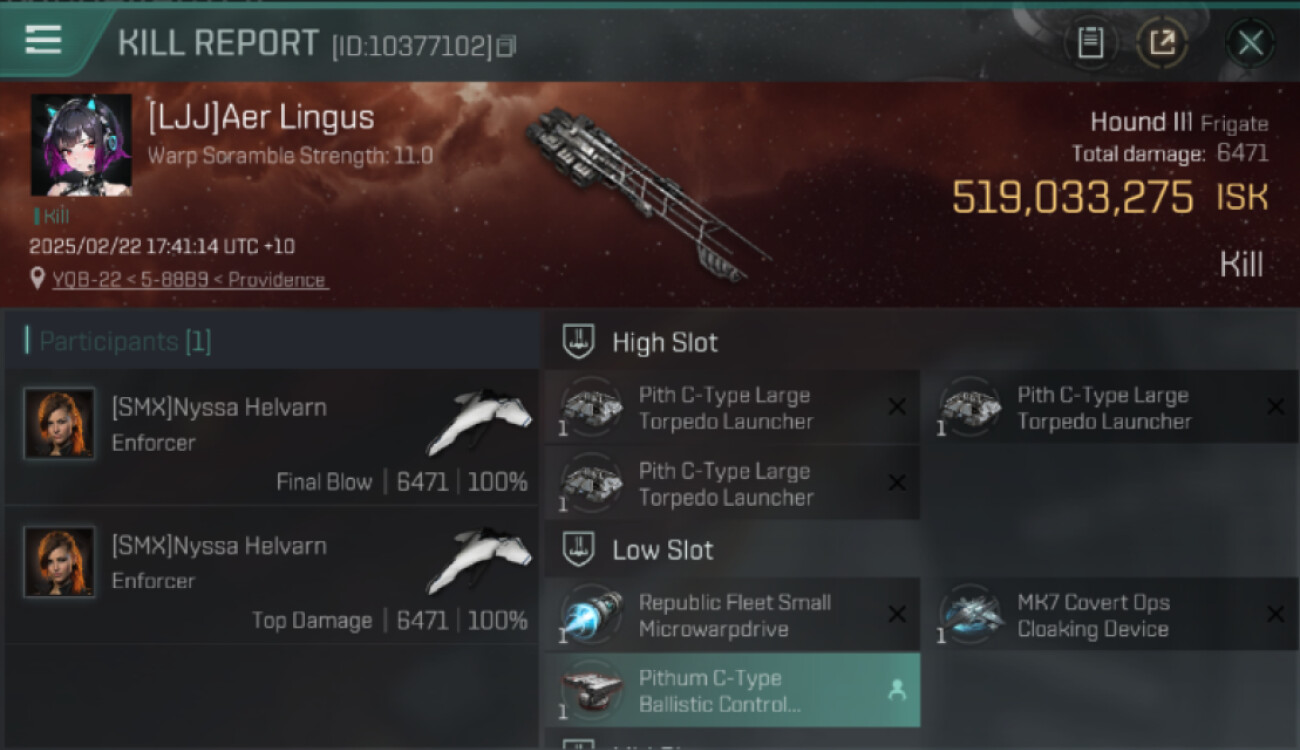This screenshot has height=750, width=1300.
Task: Close the kill report window
Action: (x=1250, y=43)
